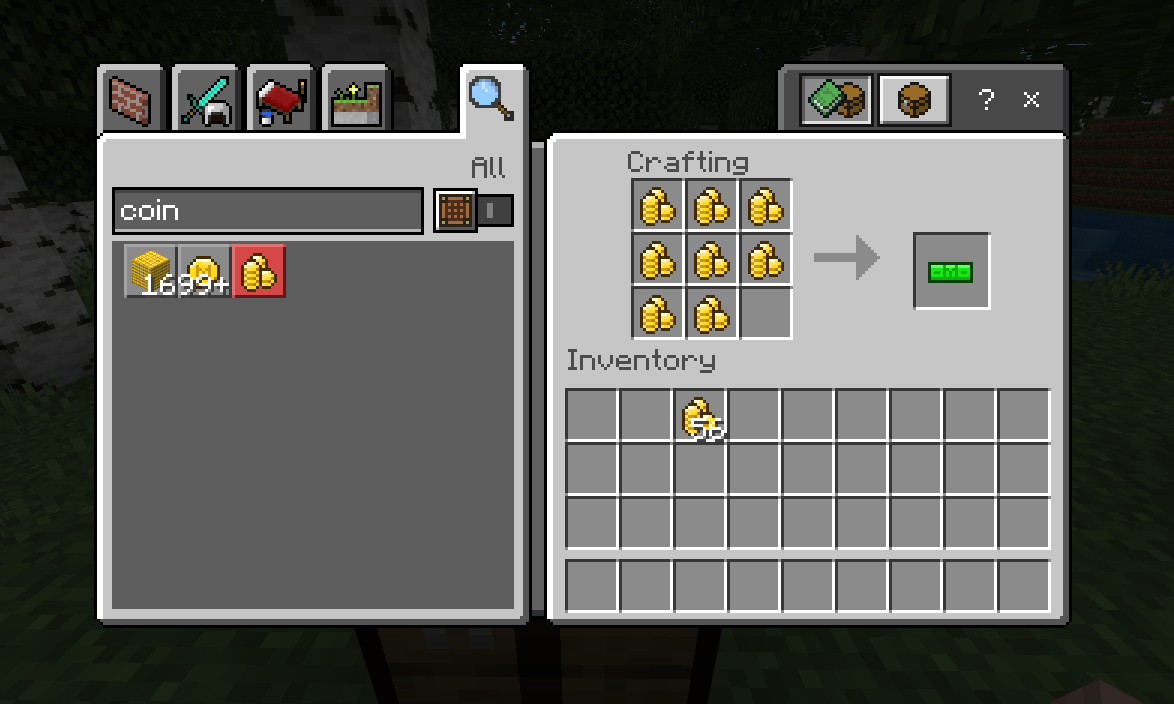This screenshot has width=1174, height=704.
Task: Select the magnifying glass search tab
Action: pos(492,98)
